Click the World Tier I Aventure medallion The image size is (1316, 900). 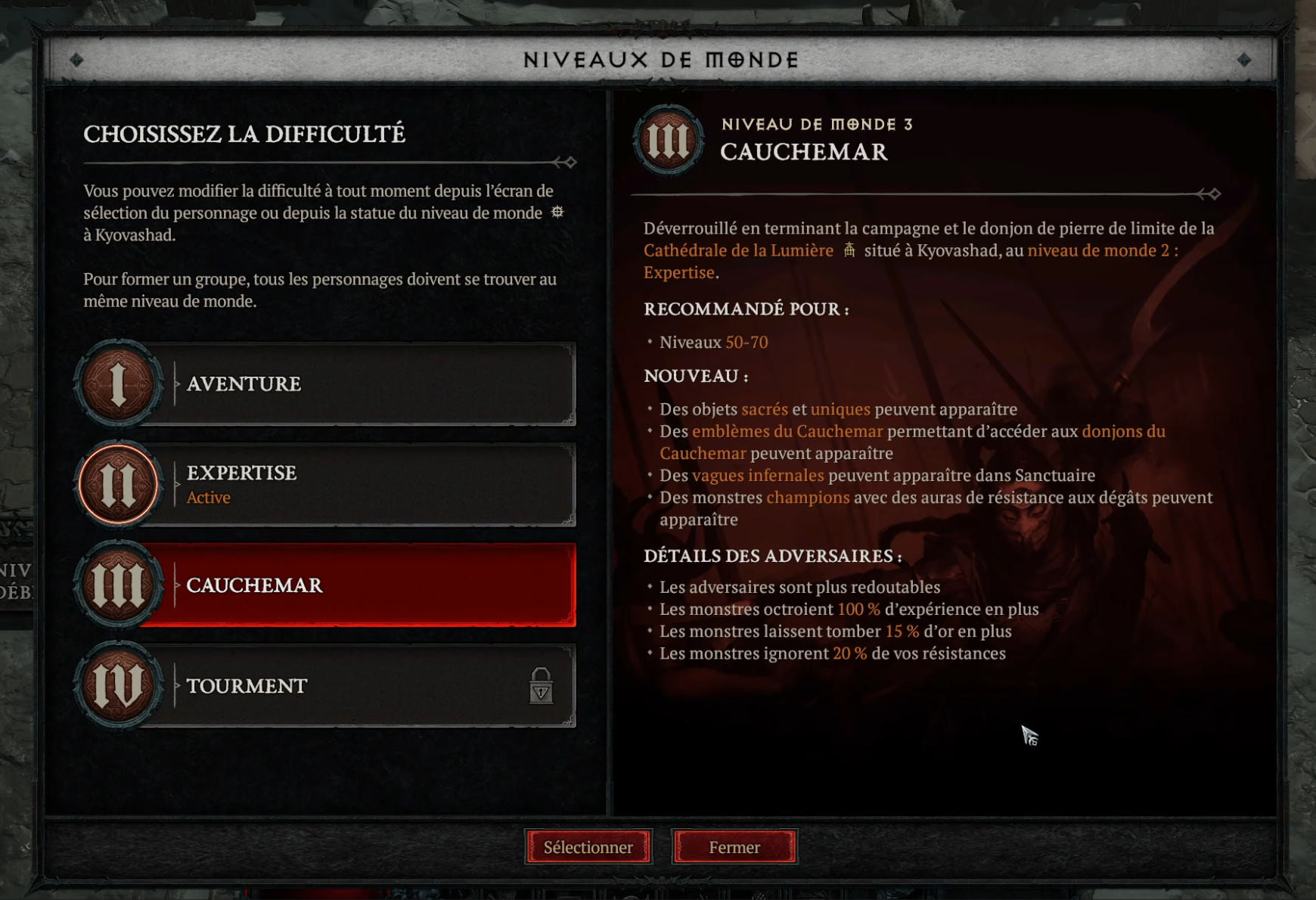(x=119, y=384)
